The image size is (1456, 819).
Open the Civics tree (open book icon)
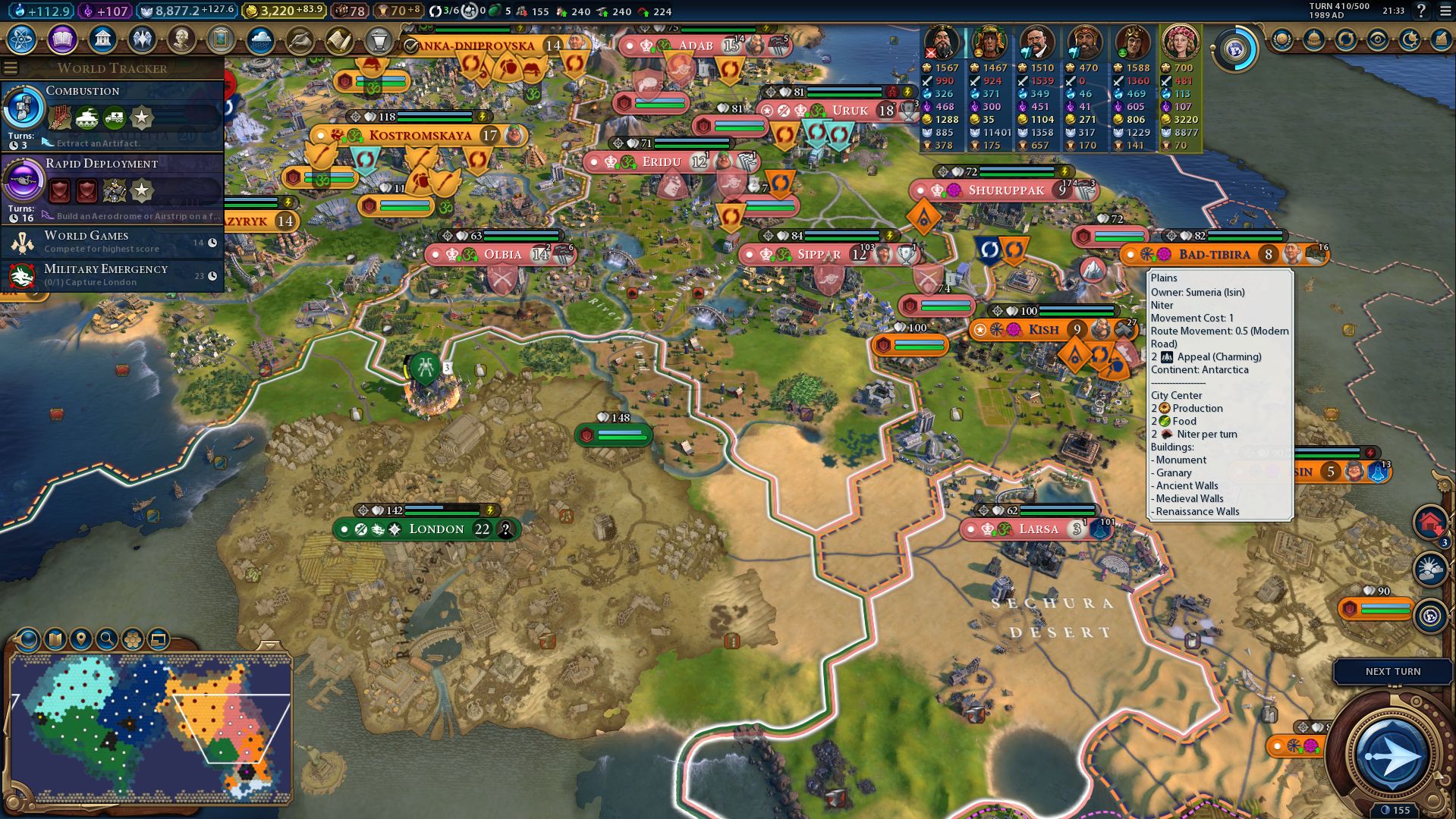(62, 39)
